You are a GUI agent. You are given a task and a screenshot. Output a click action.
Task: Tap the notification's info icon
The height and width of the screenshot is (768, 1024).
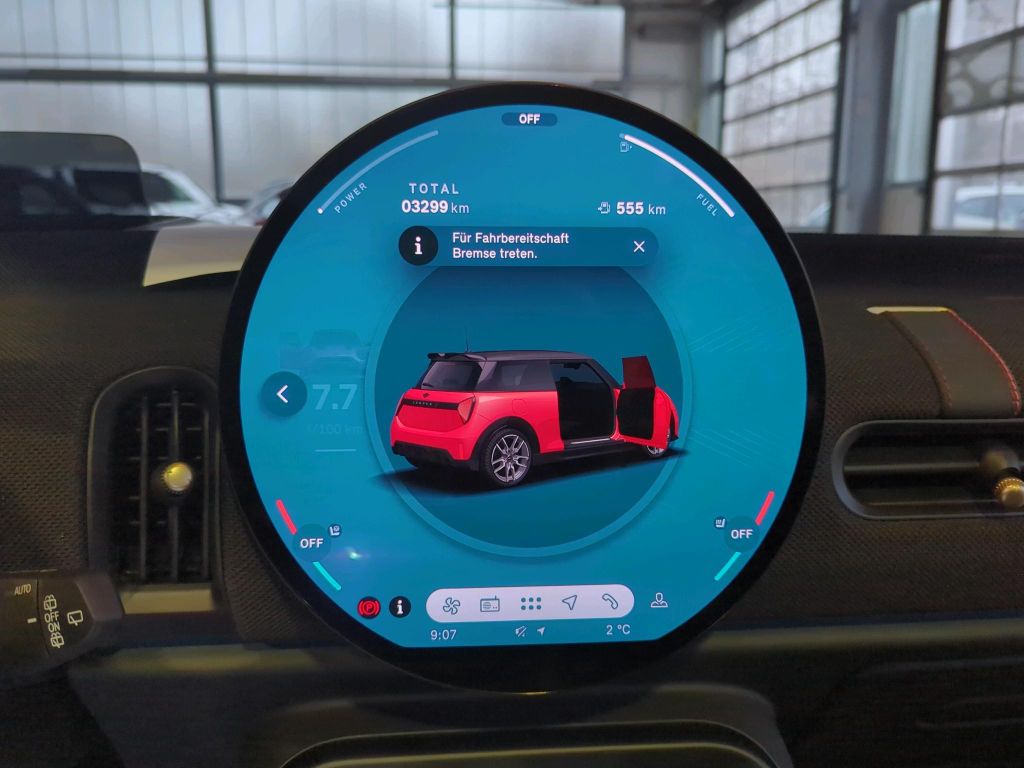[x=418, y=246]
